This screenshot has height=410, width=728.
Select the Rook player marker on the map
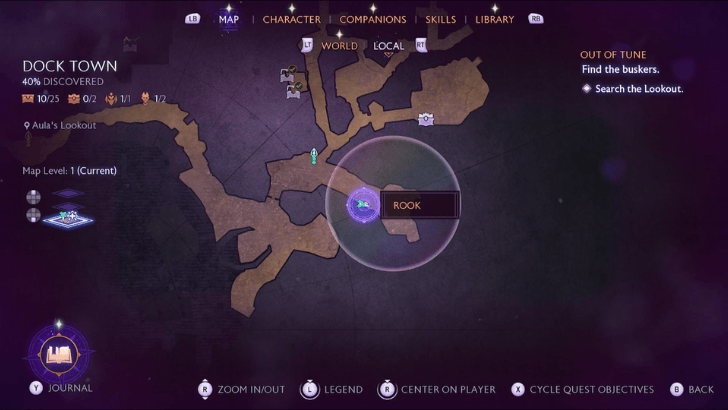(361, 205)
